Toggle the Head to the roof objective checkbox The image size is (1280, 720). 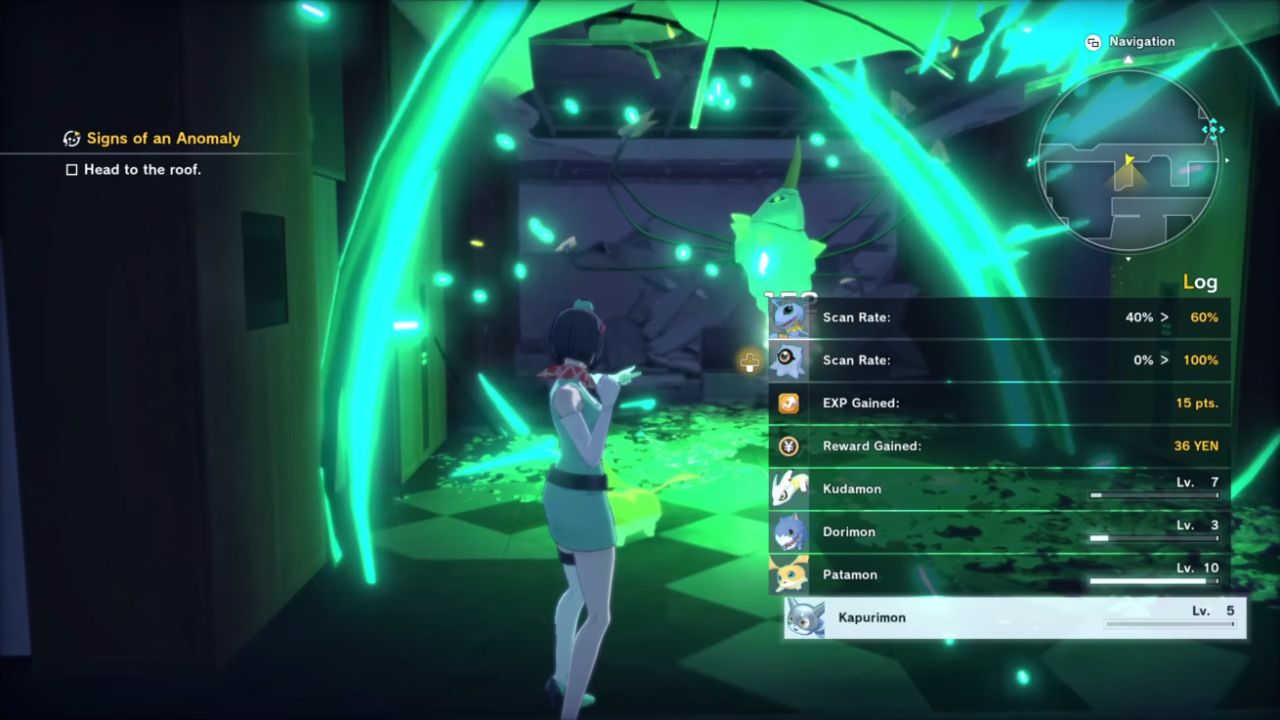coord(72,170)
